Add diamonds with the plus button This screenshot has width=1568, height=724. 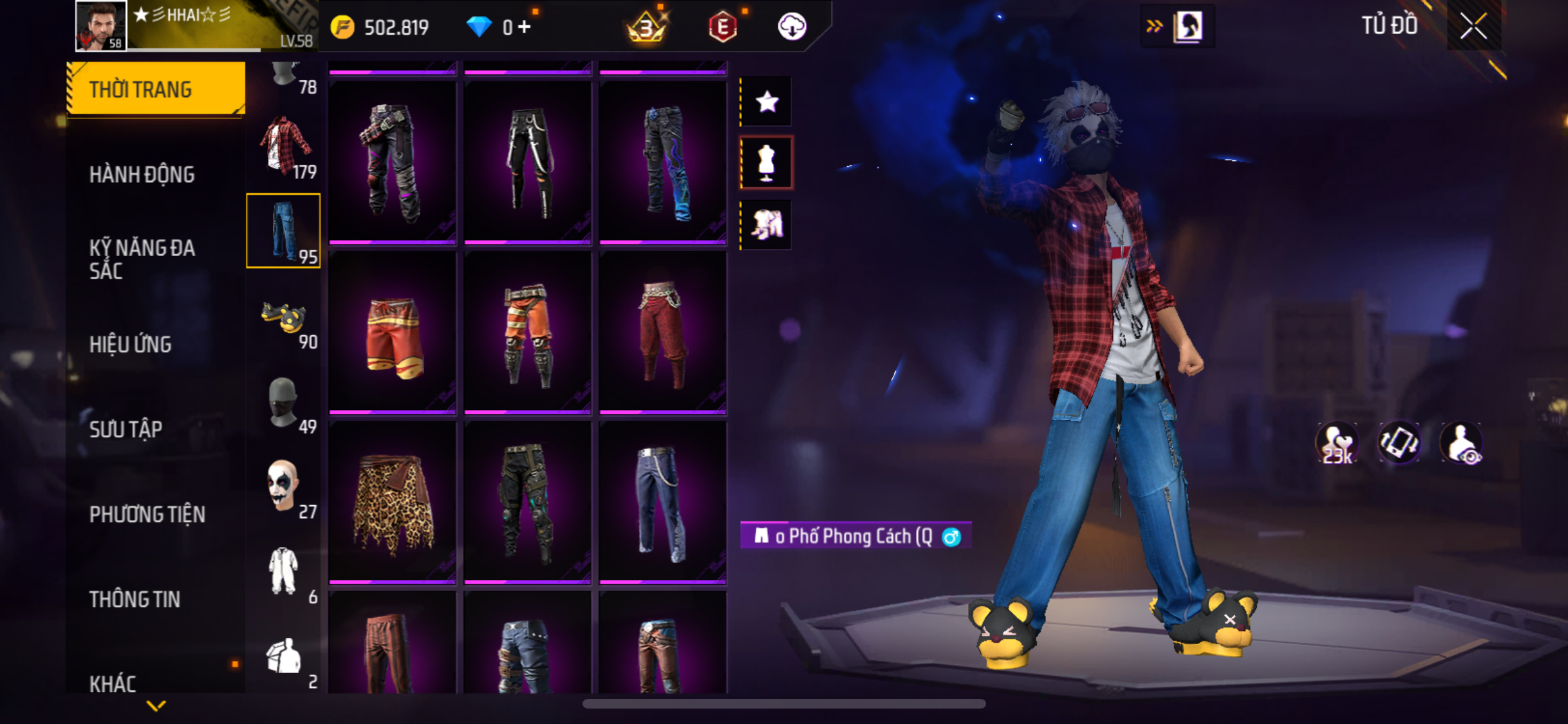pos(525,27)
